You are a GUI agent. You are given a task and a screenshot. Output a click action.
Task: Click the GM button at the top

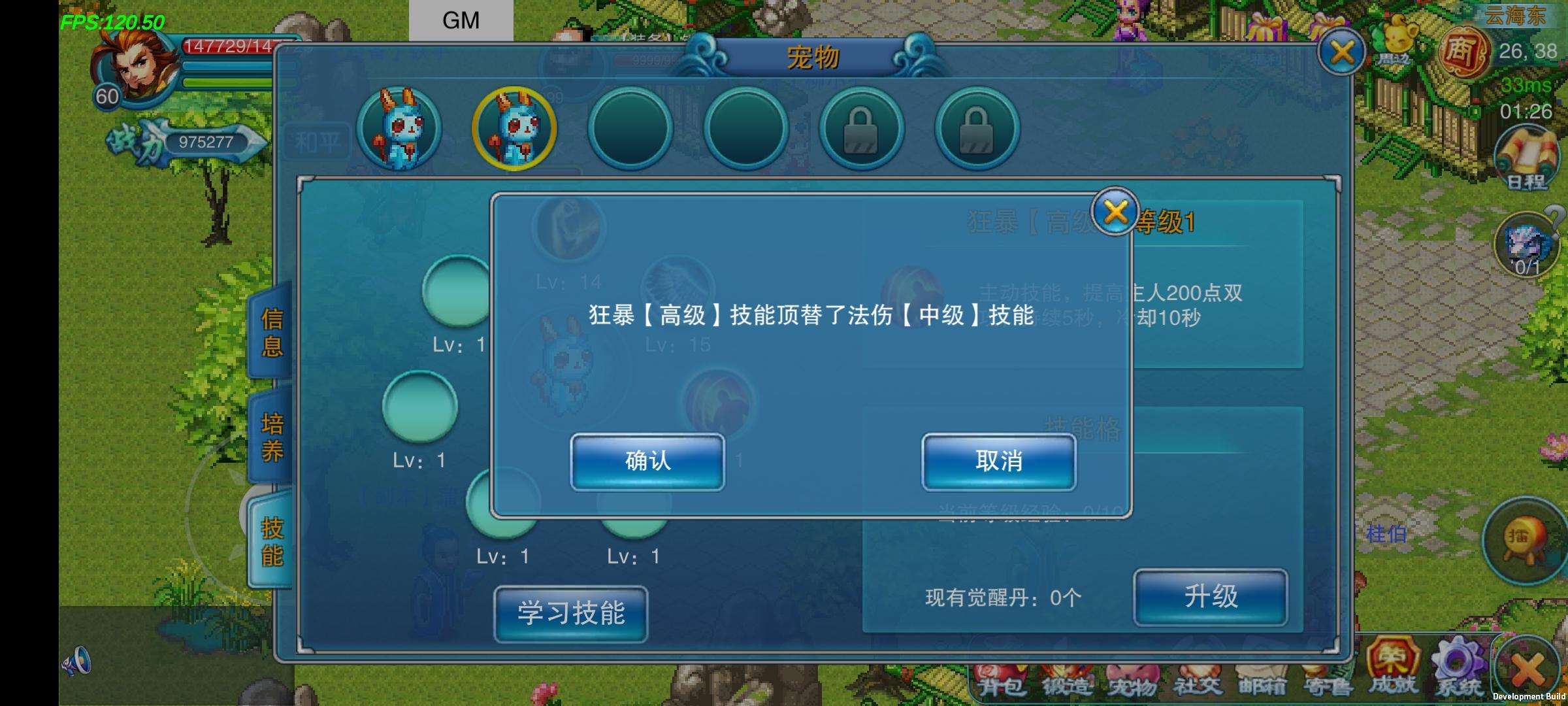pos(460,20)
